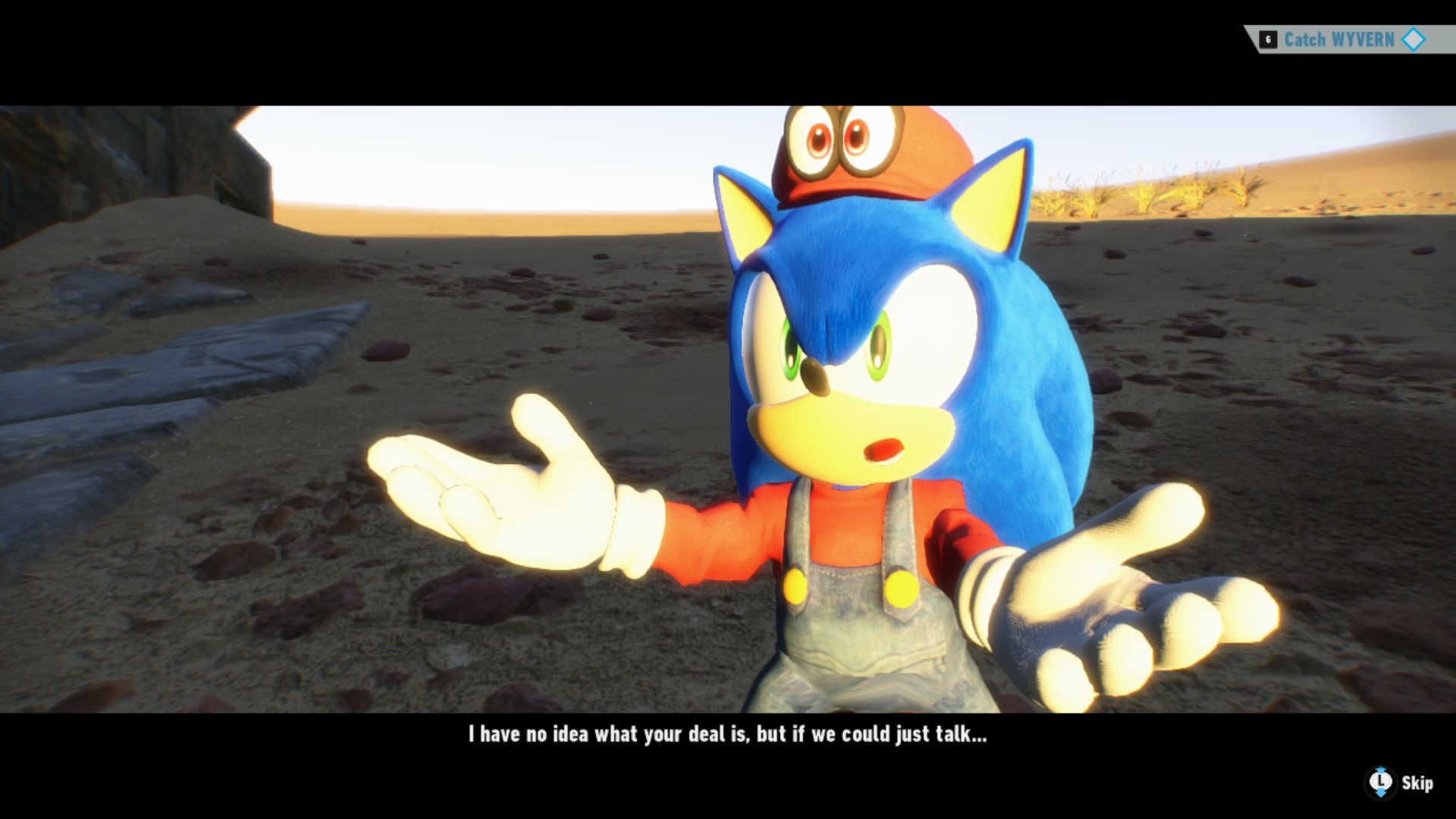Click the diamond outline at banner's right edge
Viewport: 1456px width, 819px height.
[x=1414, y=39]
